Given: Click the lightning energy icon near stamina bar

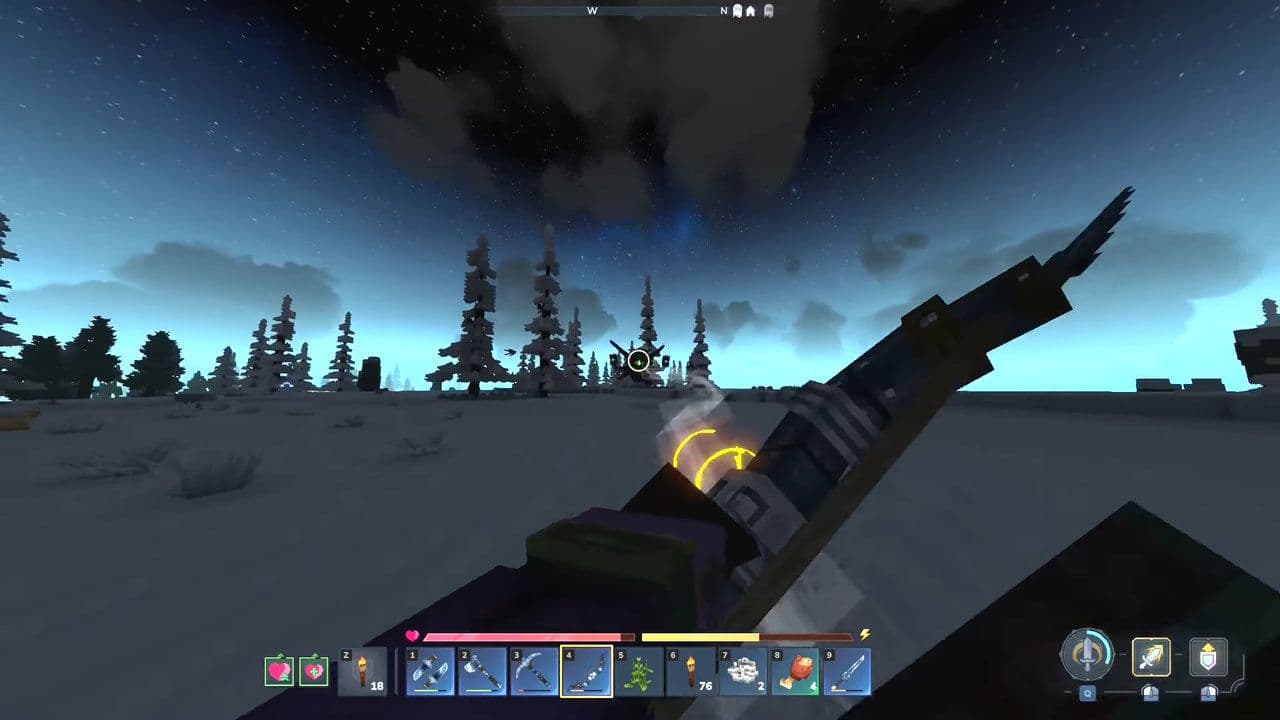Looking at the screenshot, I should [865, 636].
